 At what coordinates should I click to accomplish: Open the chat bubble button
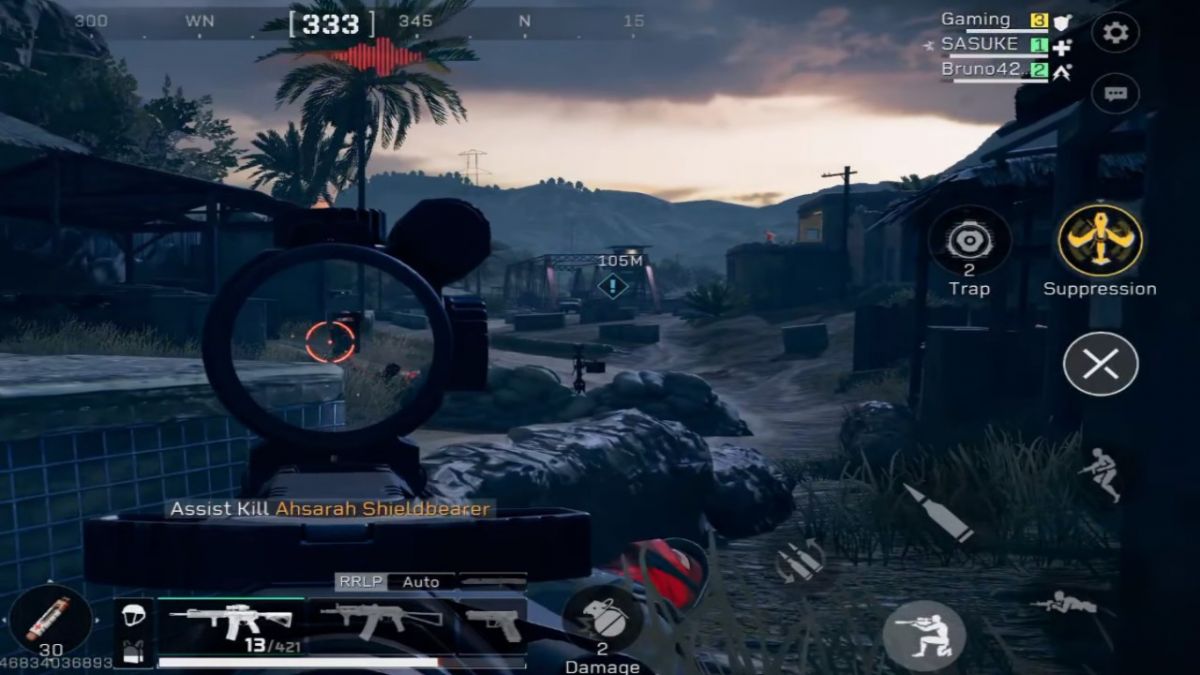tap(1115, 94)
